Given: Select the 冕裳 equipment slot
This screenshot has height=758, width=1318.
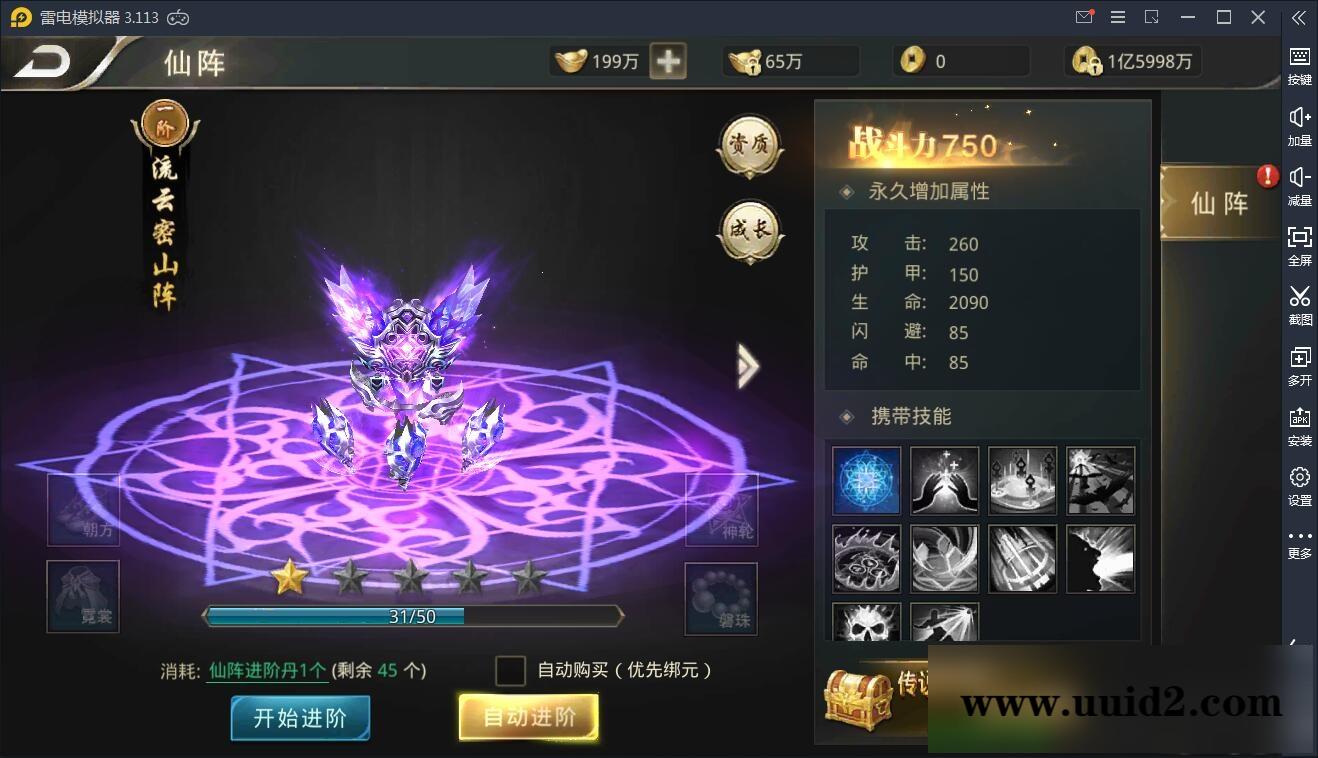Looking at the screenshot, I should [83, 597].
